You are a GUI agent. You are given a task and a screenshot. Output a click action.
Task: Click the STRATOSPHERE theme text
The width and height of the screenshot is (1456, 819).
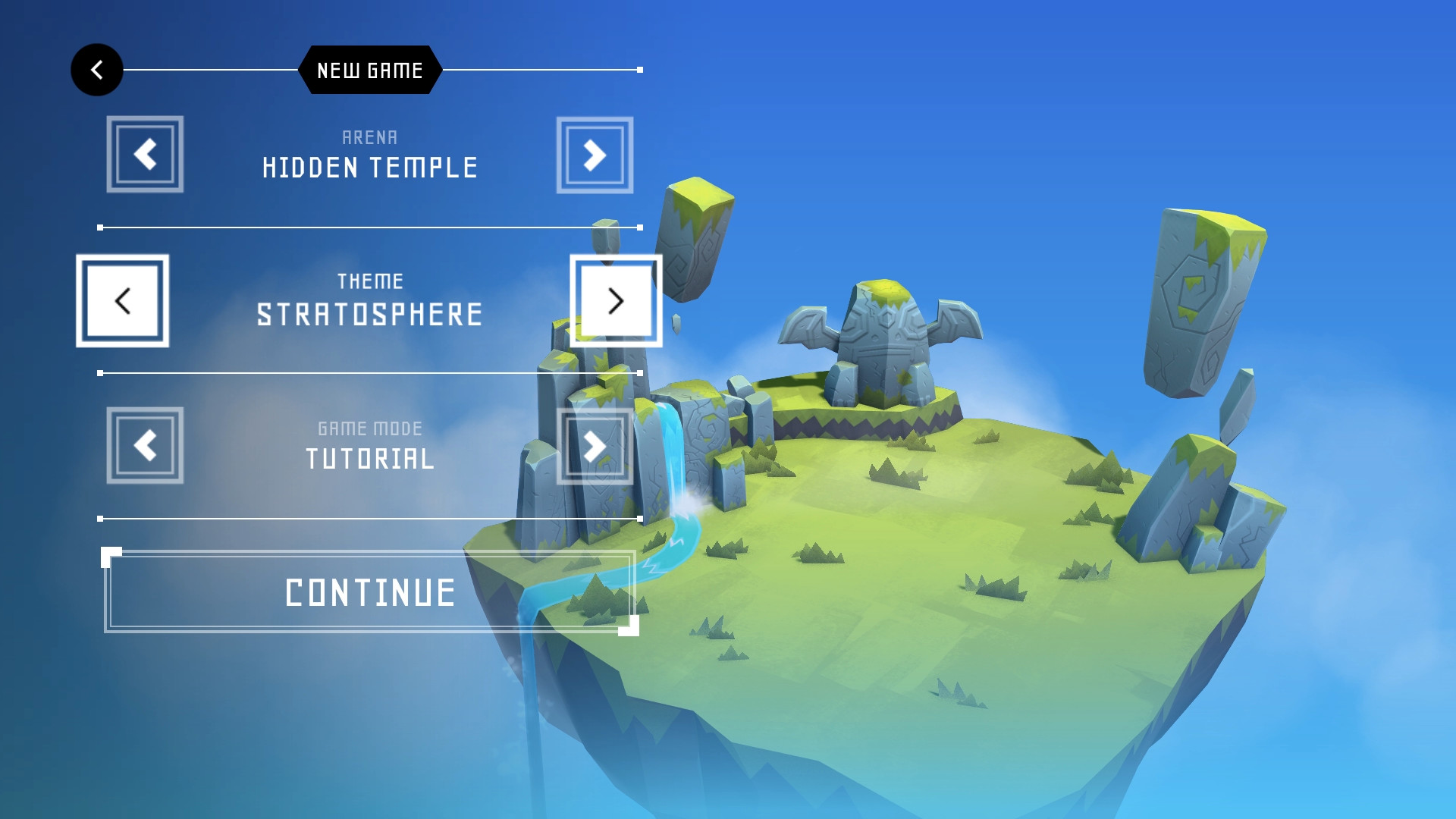(x=369, y=313)
